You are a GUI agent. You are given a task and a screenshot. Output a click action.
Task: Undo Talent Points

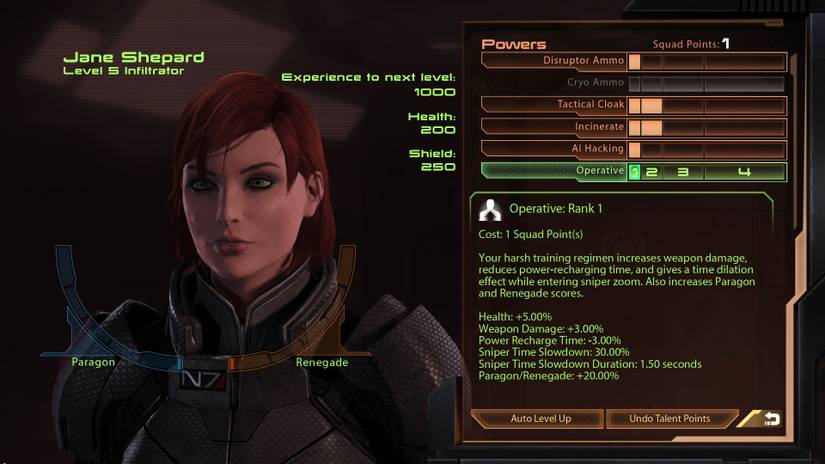pos(670,418)
